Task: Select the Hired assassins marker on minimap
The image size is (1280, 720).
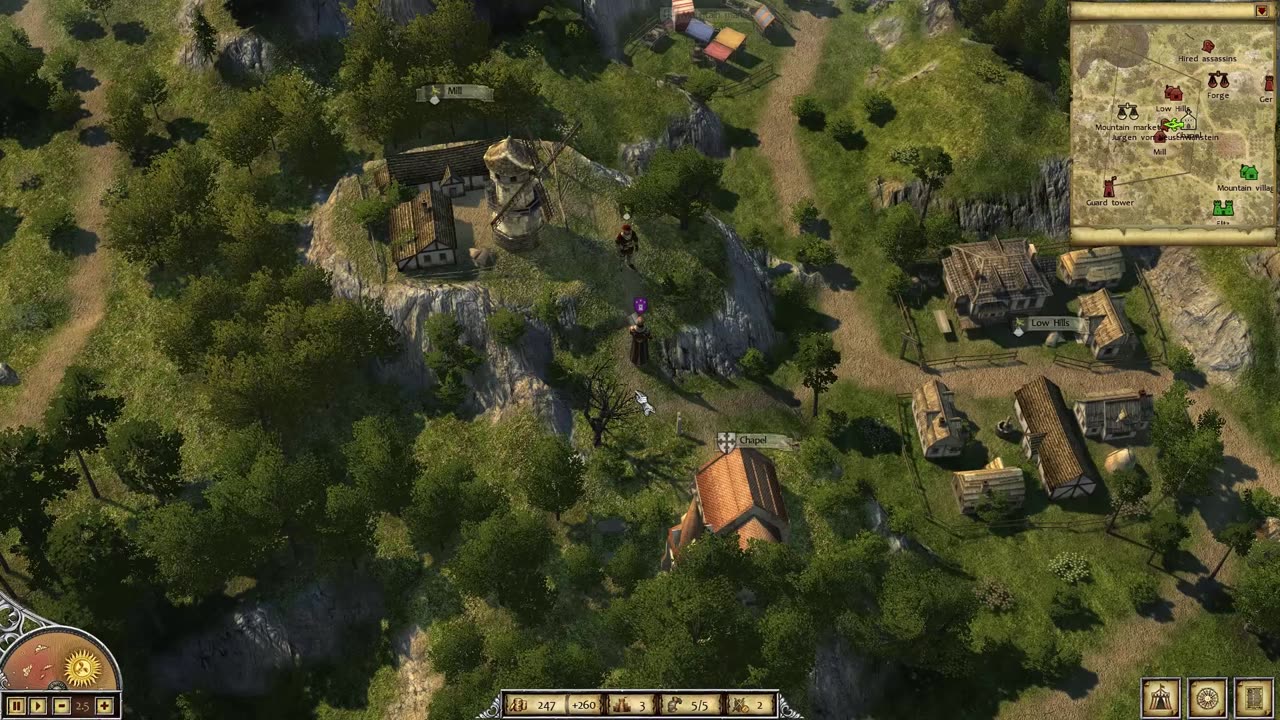Action: [1207, 47]
